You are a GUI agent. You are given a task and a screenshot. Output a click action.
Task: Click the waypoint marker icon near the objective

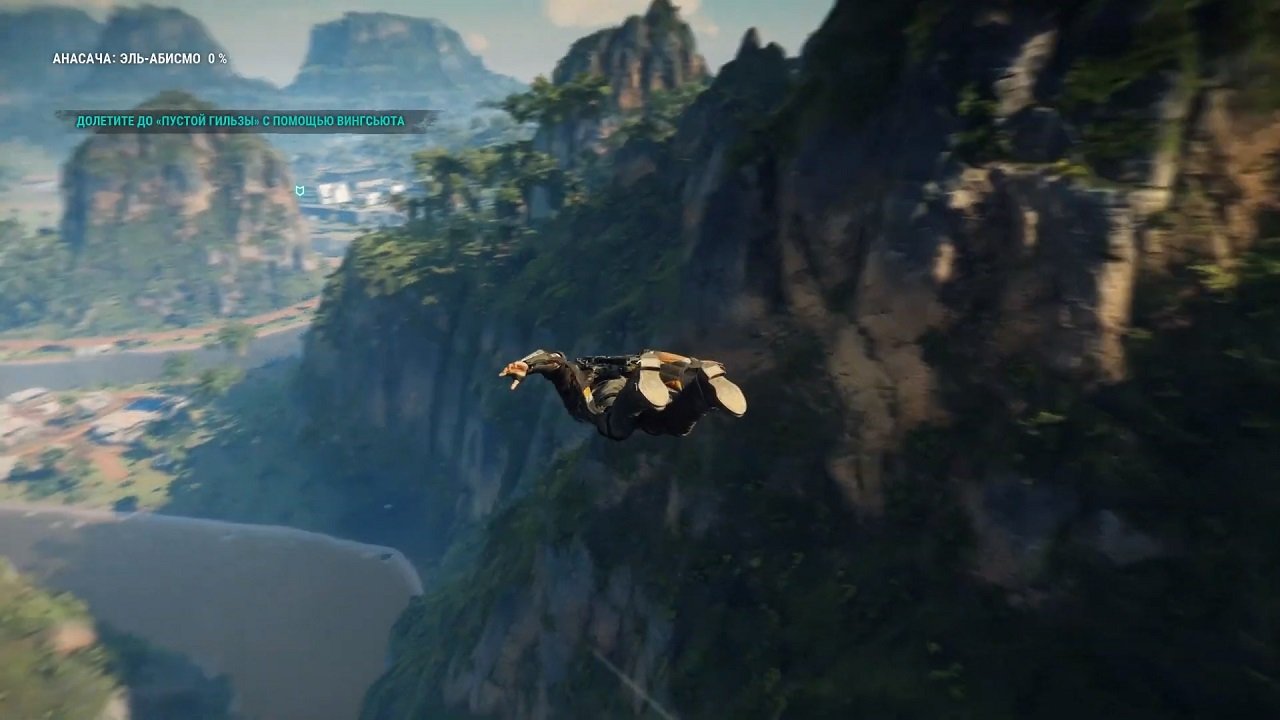pos(300,190)
